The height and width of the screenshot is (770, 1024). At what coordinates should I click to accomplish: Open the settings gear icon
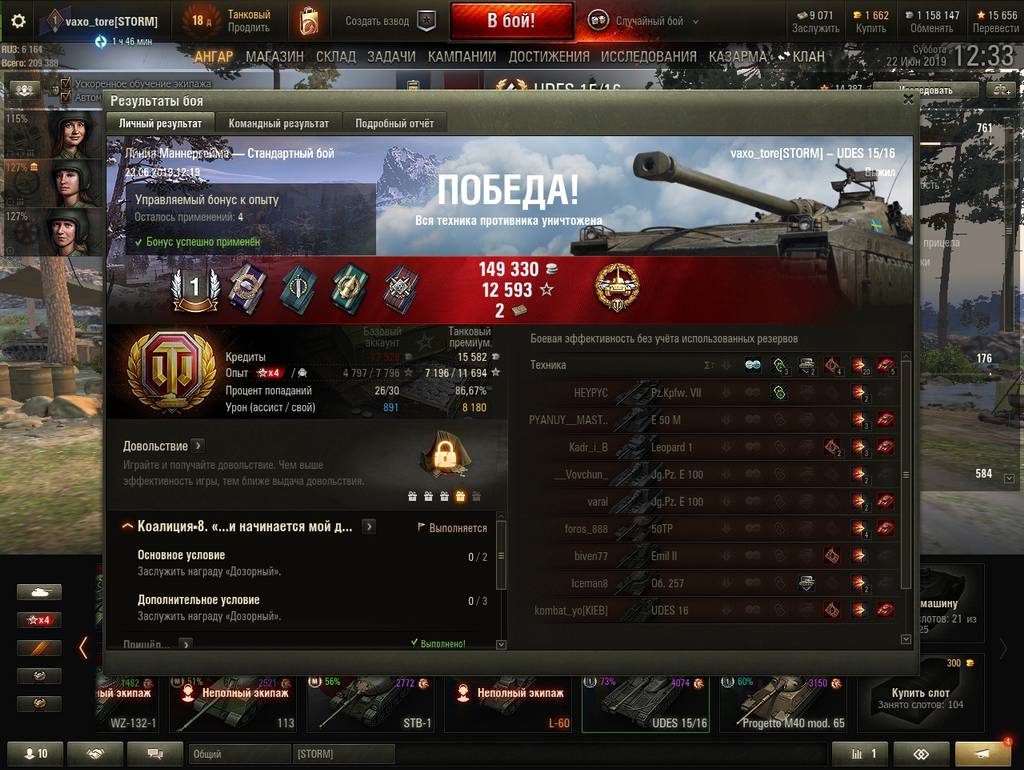[17, 21]
